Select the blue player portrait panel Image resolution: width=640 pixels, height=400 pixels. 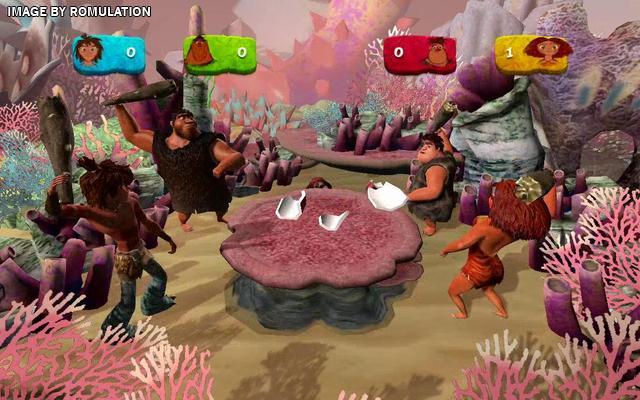pyautogui.click(x=109, y=53)
